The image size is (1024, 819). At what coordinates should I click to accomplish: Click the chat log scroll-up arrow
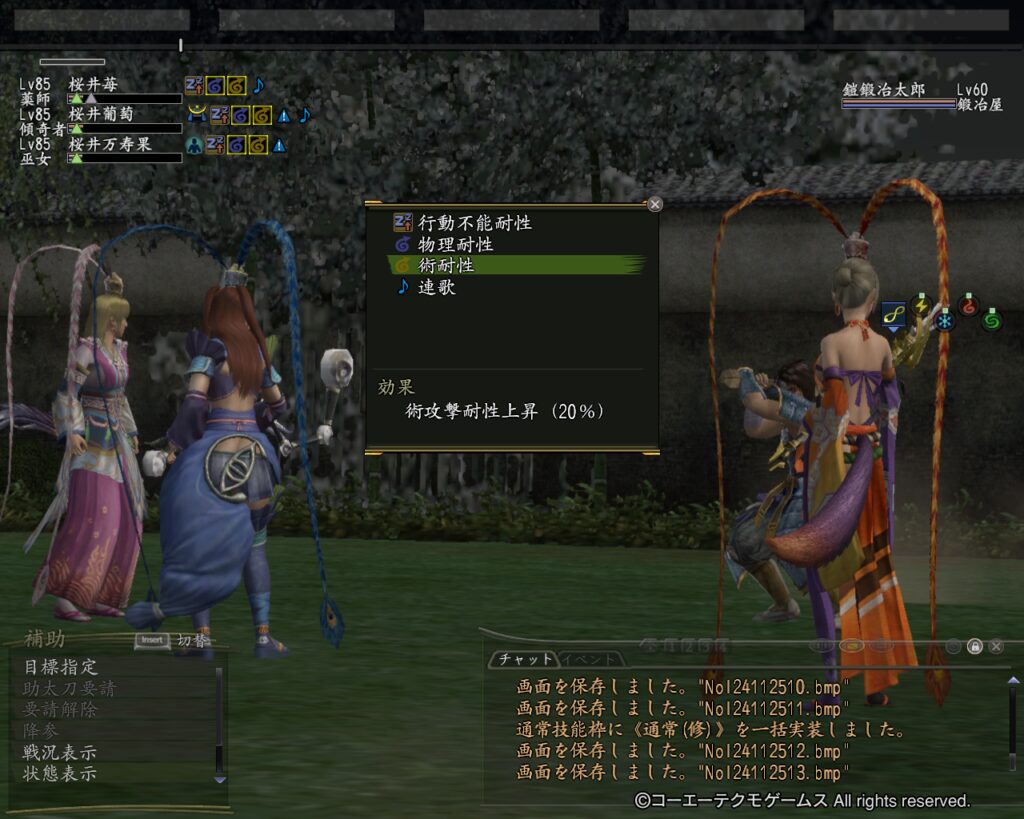(x=1012, y=682)
